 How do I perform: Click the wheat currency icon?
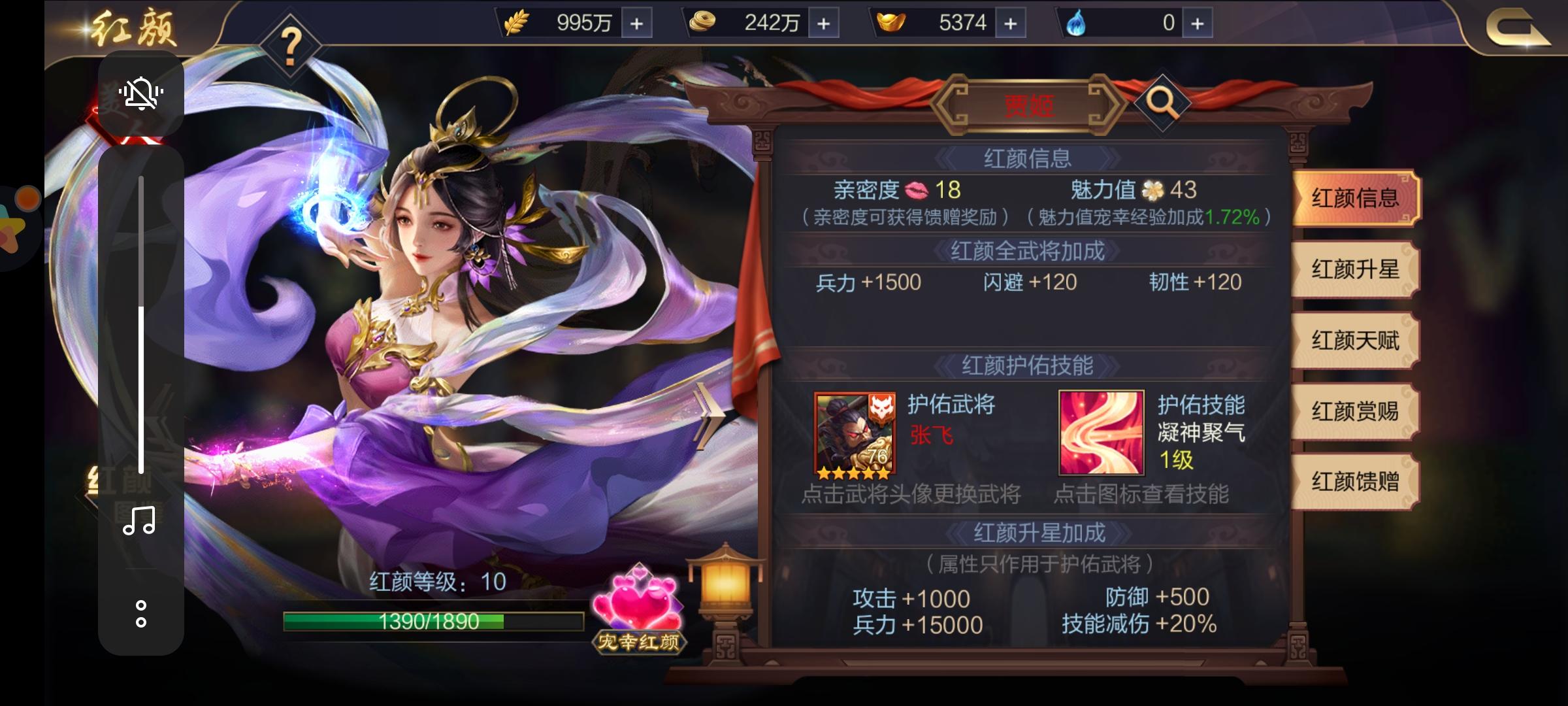[x=517, y=22]
